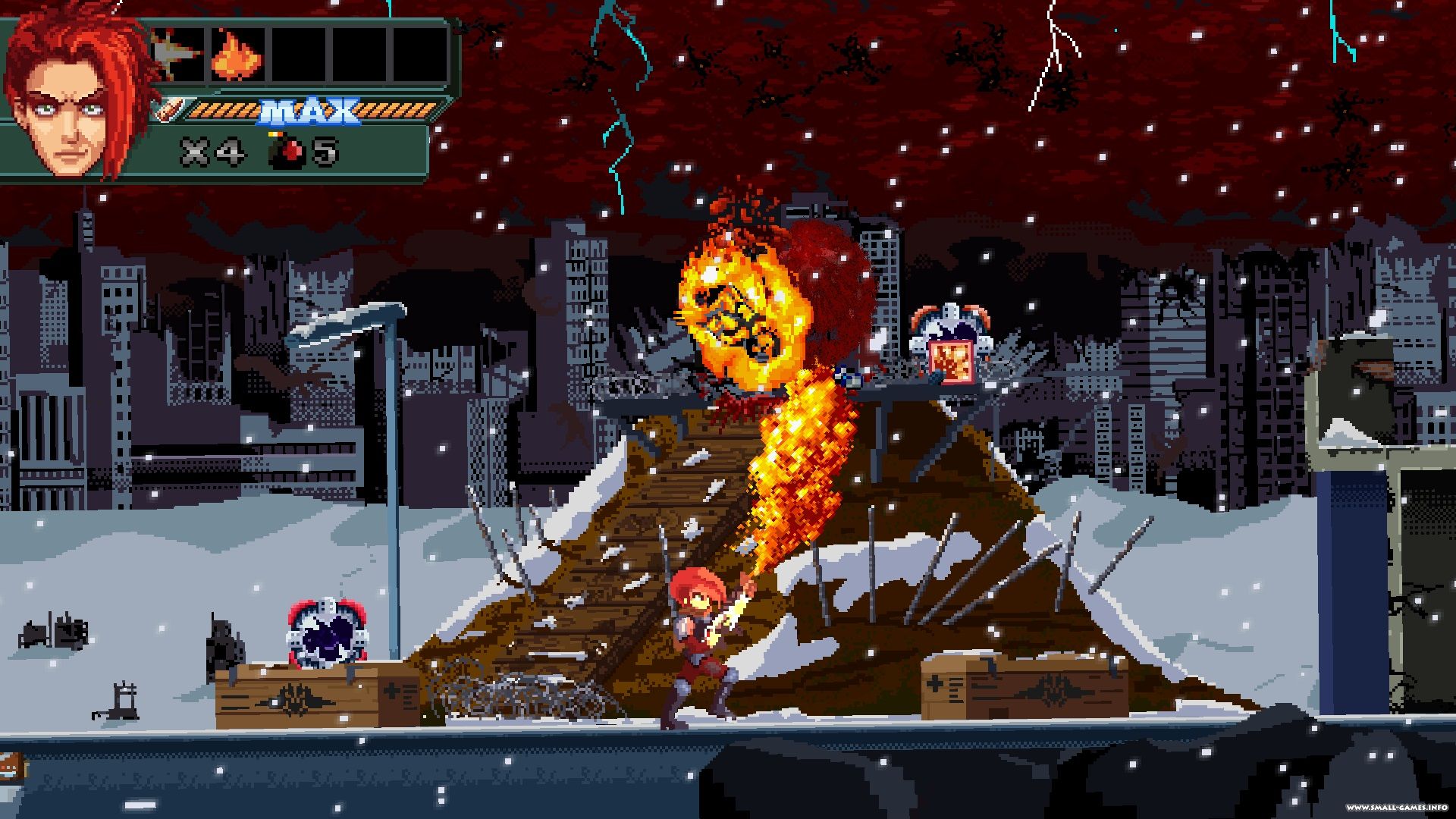This screenshot has width=1456, height=819.
Task: Click the bomb icon in the HUD
Action: (287, 152)
